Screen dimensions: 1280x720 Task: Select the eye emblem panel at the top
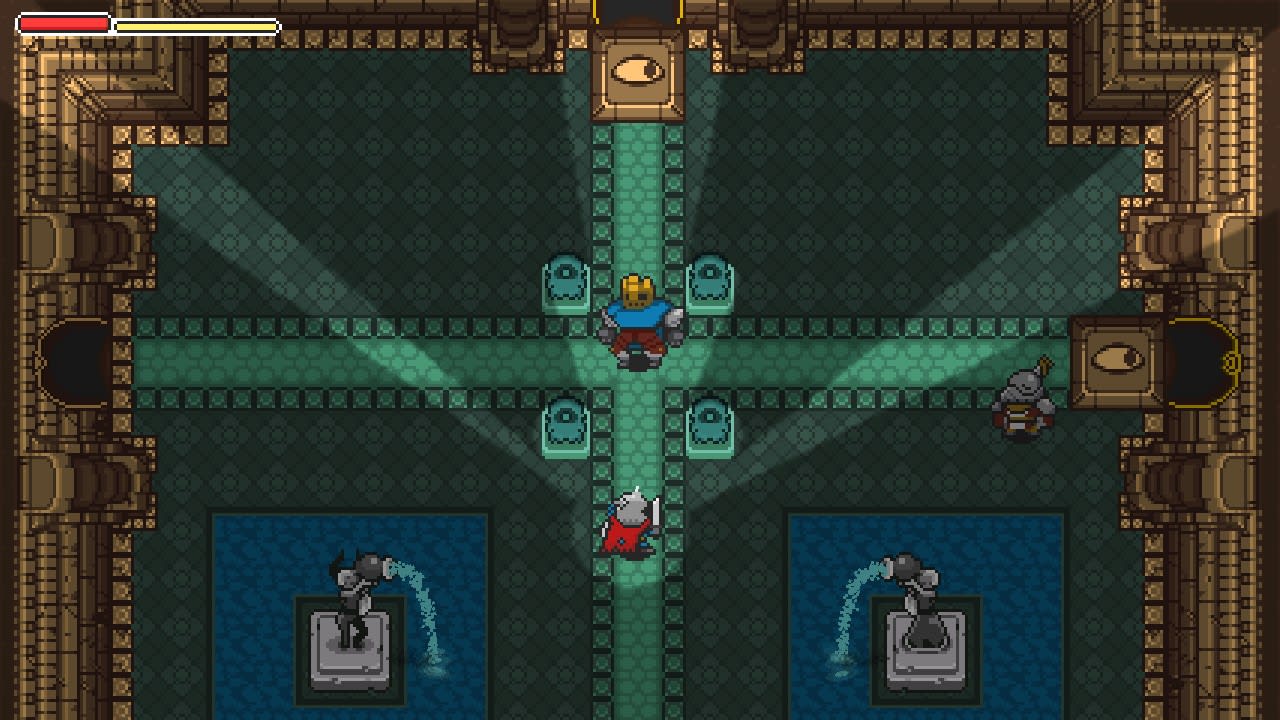(x=638, y=70)
